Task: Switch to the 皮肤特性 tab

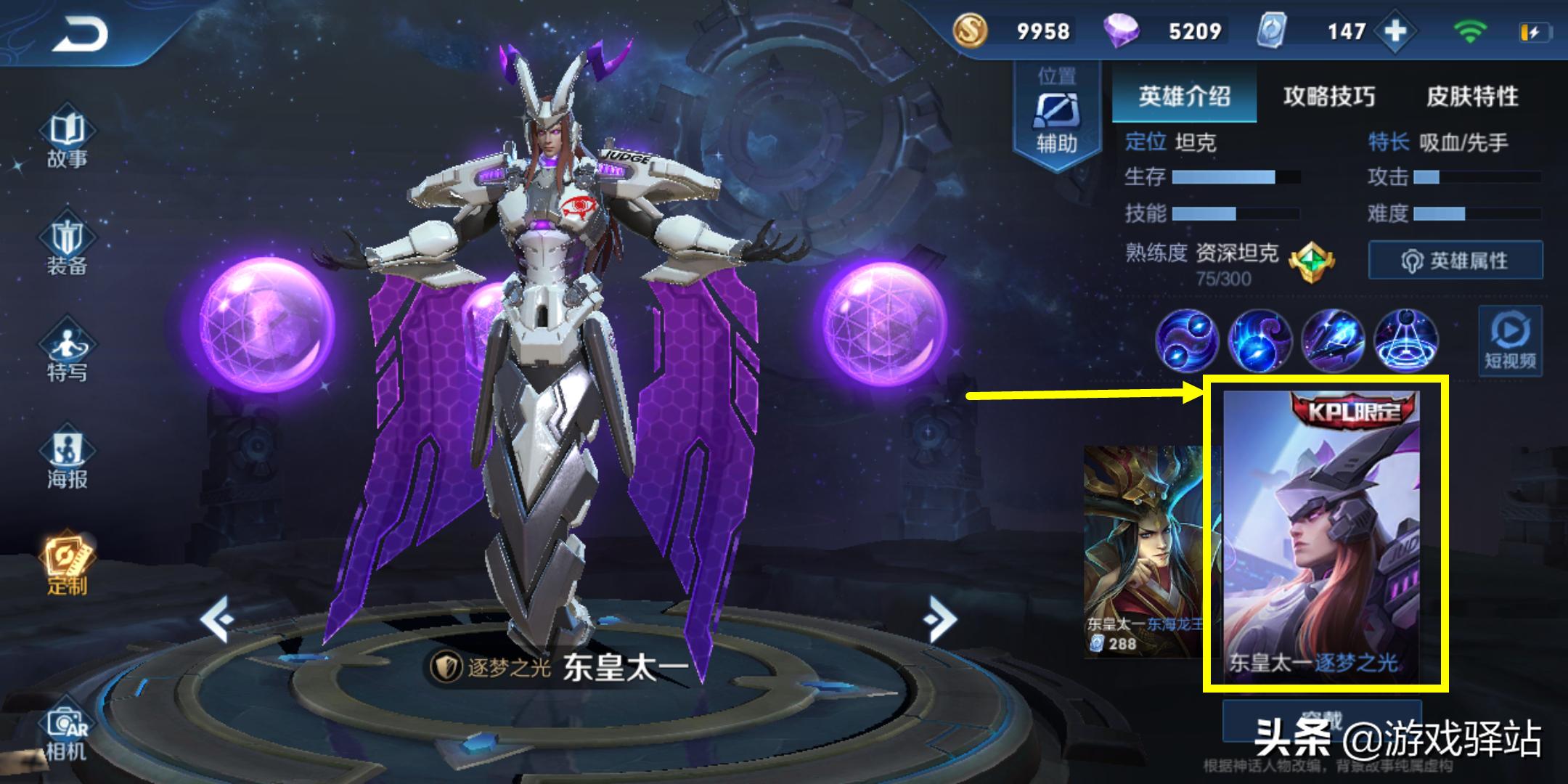Action: (1472, 96)
